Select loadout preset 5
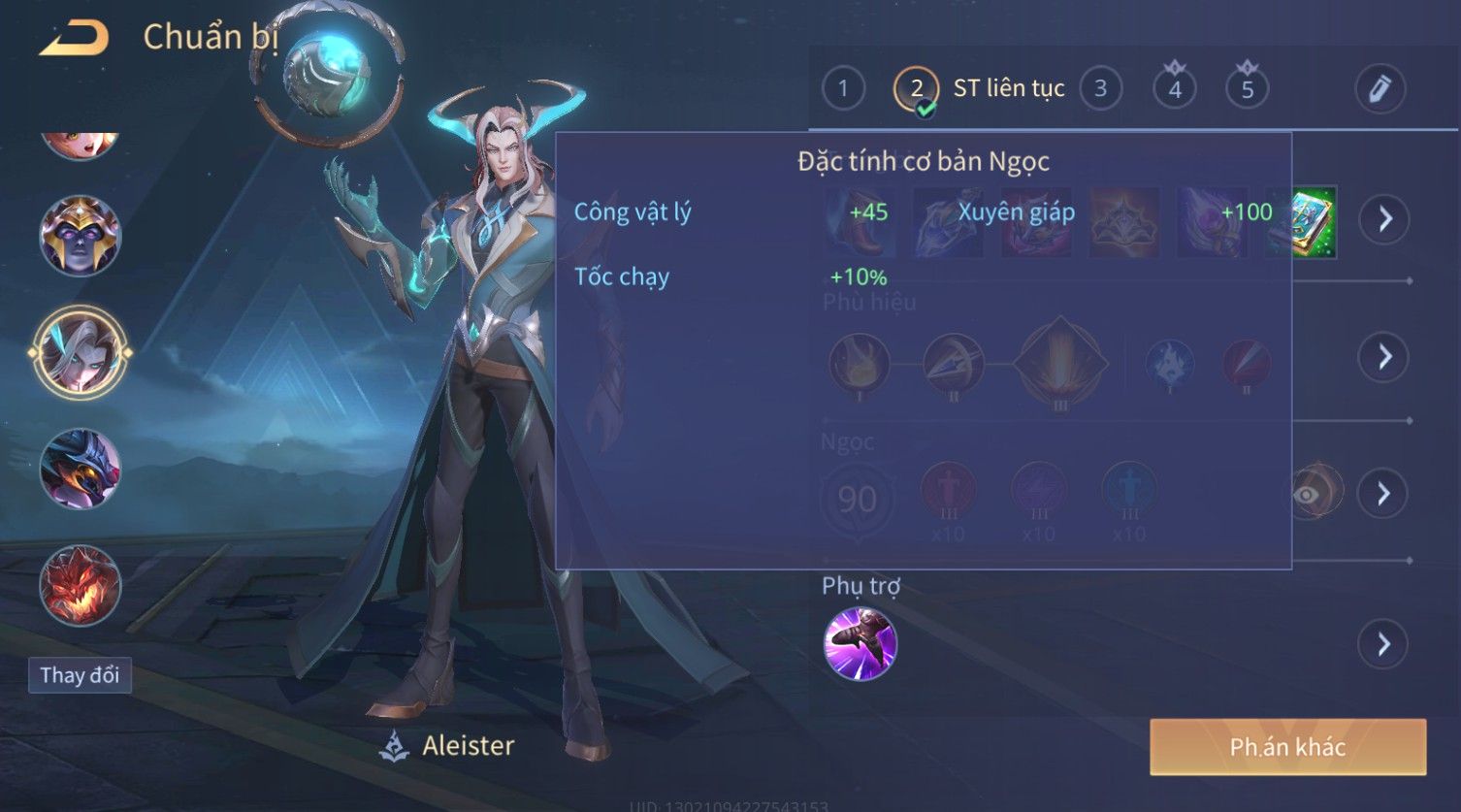This screenshot has width=1461, height=812. pos(1247,89)
